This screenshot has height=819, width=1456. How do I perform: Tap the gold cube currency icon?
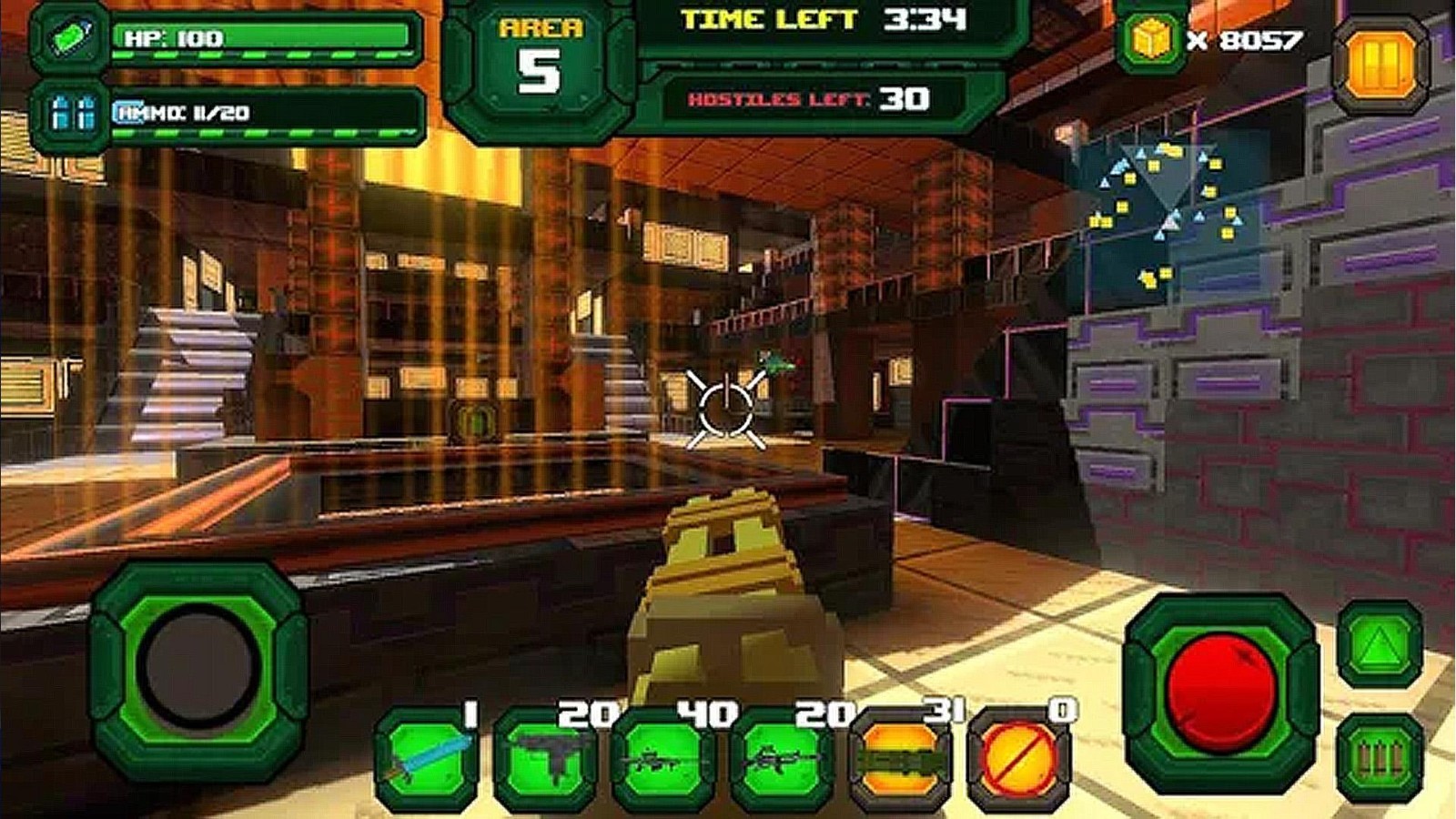coord(1150,40)
